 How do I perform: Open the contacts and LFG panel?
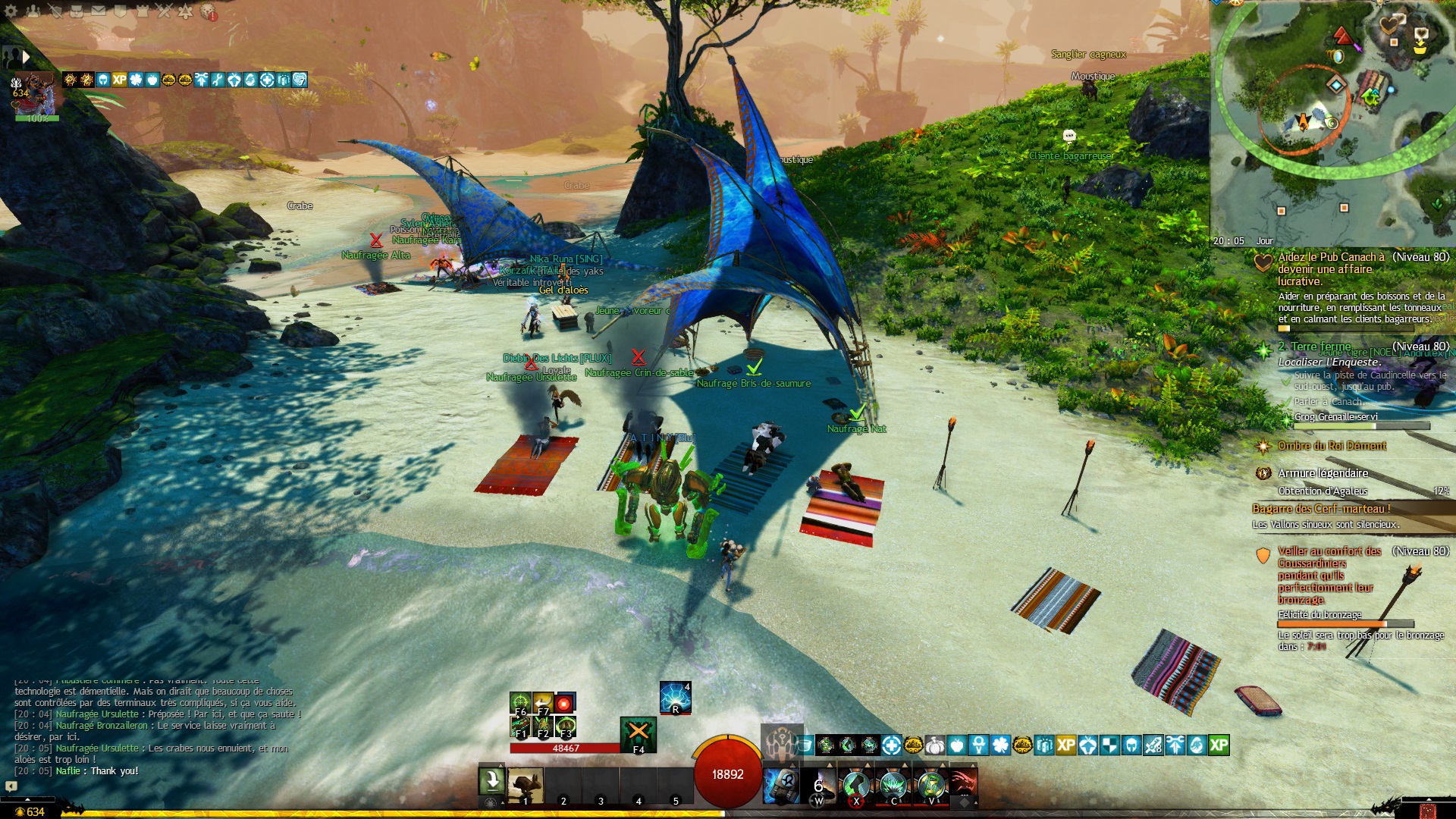33,11
